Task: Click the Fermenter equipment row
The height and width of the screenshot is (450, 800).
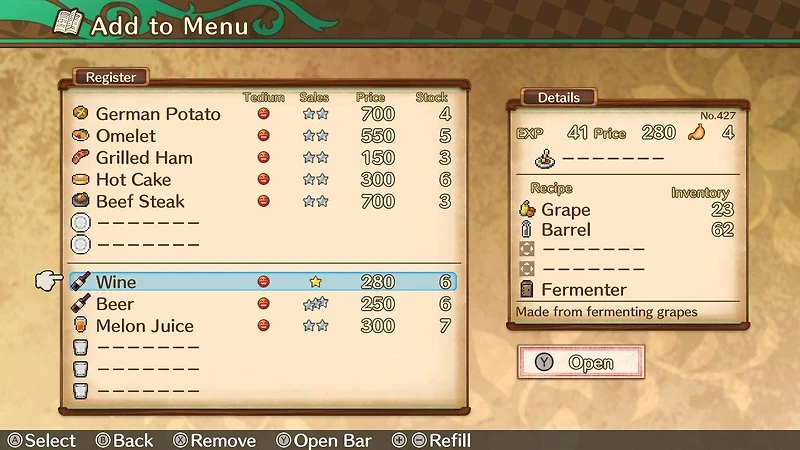Action: coord(584,290)
